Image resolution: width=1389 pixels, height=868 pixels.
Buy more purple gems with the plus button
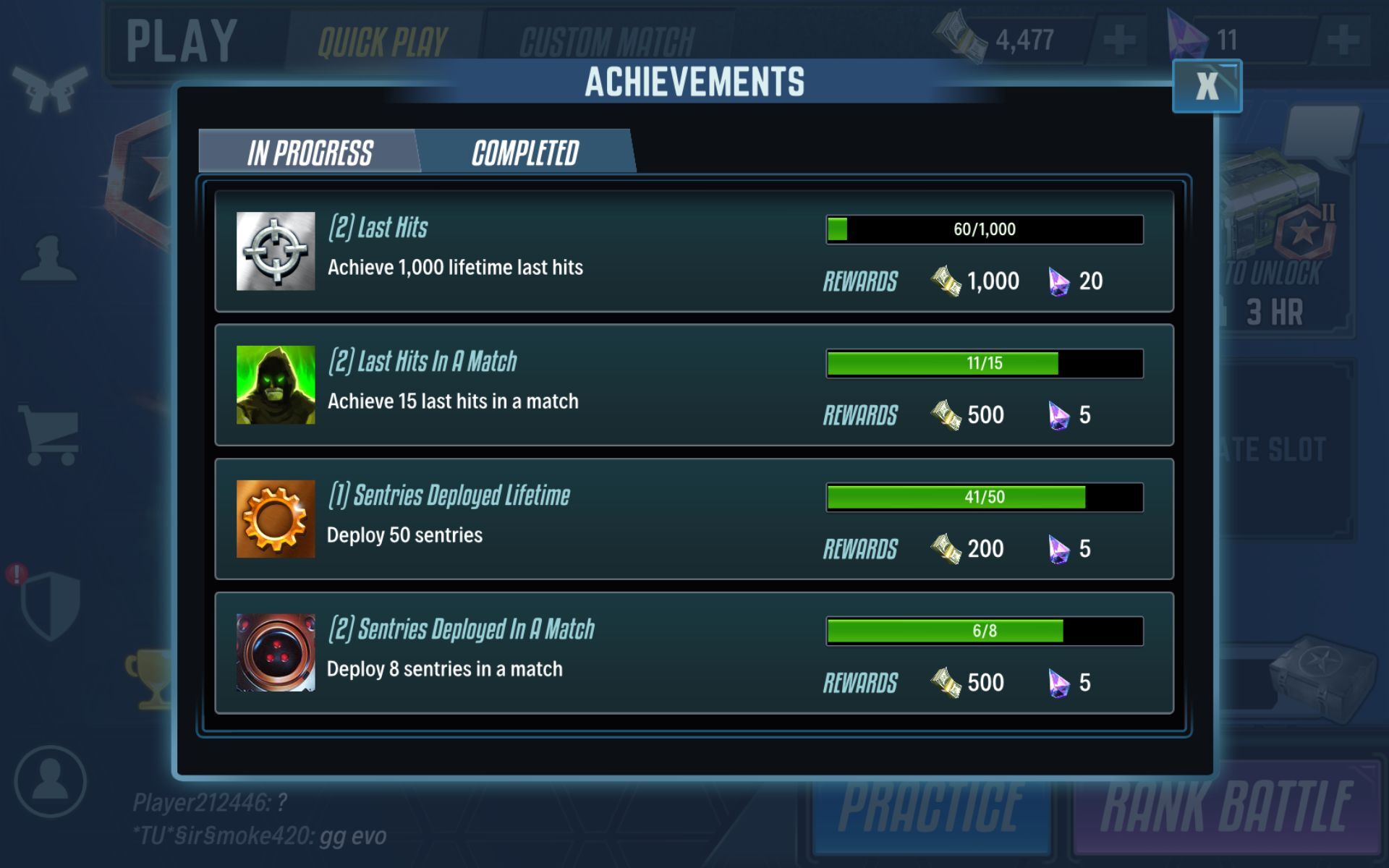point(1343,39)
